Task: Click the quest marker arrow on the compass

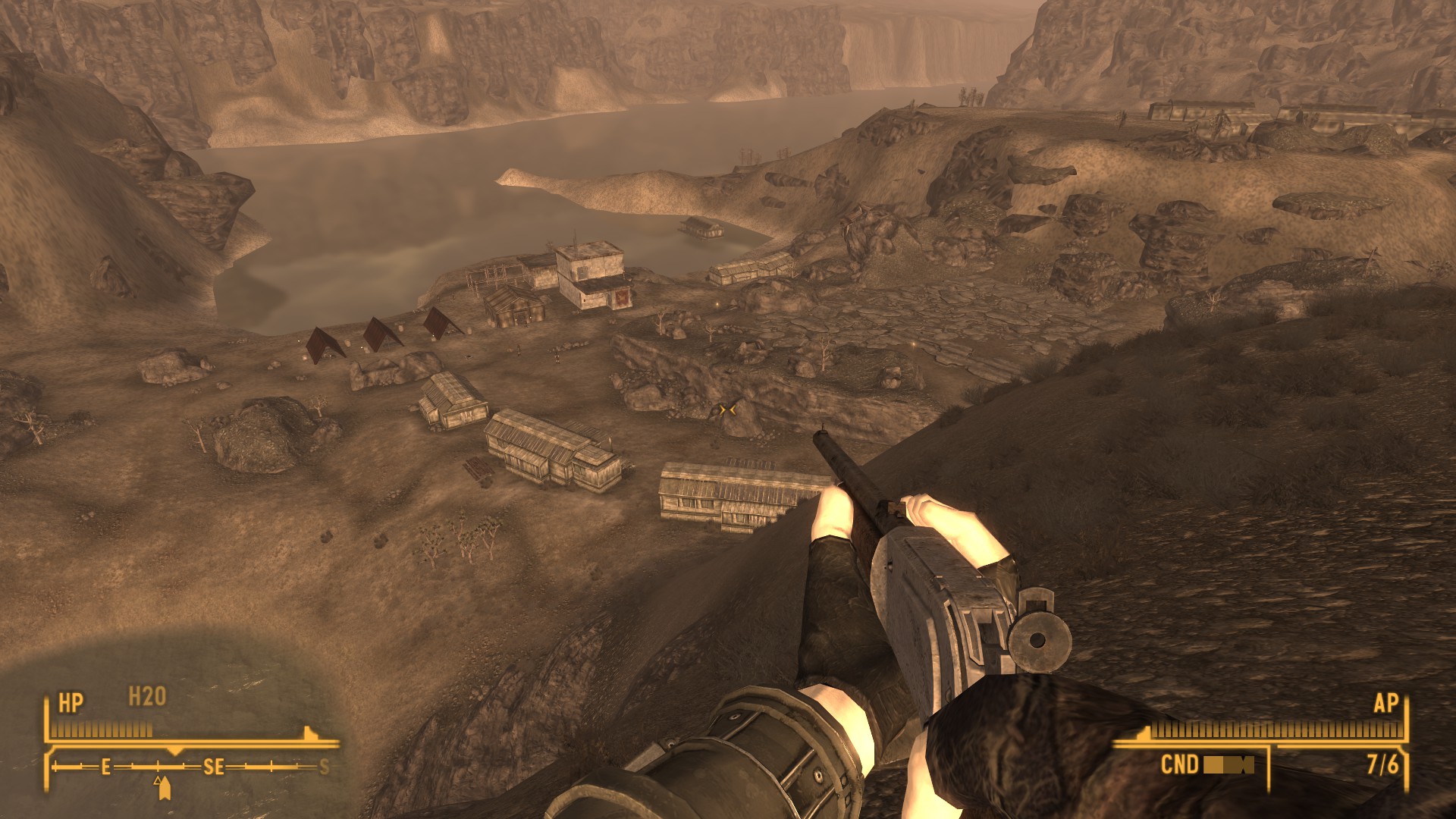Action: coord(163,789)
